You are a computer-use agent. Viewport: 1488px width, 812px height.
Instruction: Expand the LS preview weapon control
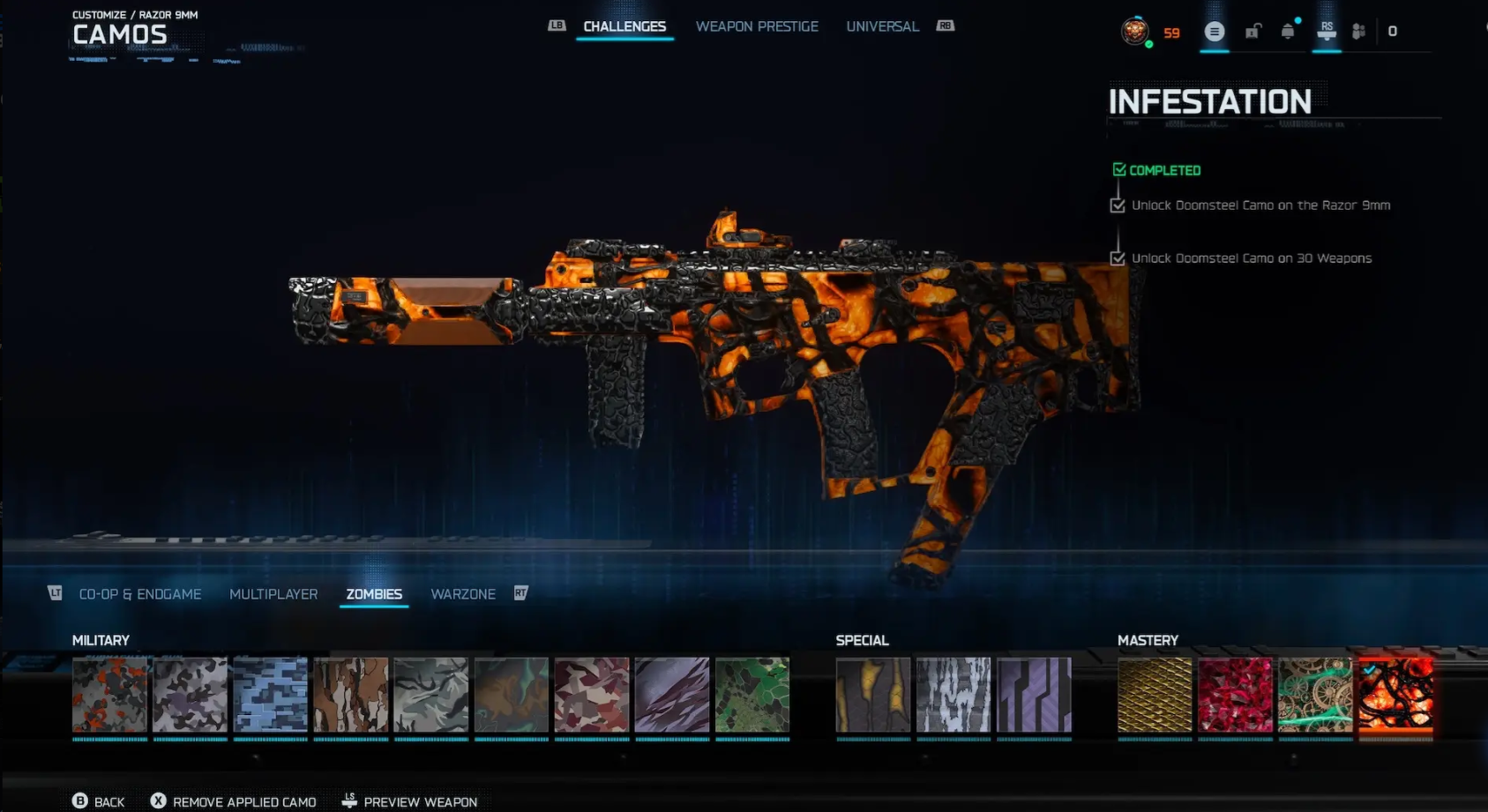pyautogui.click(x=349, y=801)
